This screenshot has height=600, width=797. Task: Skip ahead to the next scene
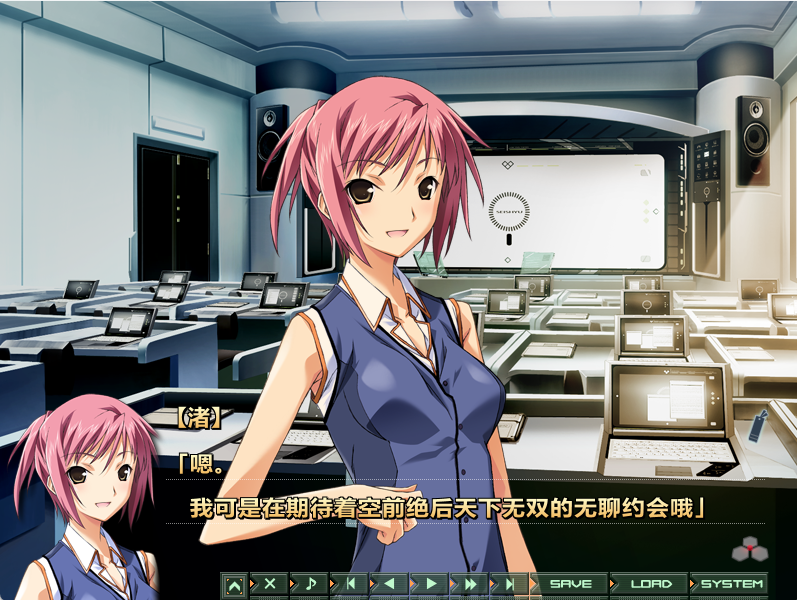pos(510,583)
